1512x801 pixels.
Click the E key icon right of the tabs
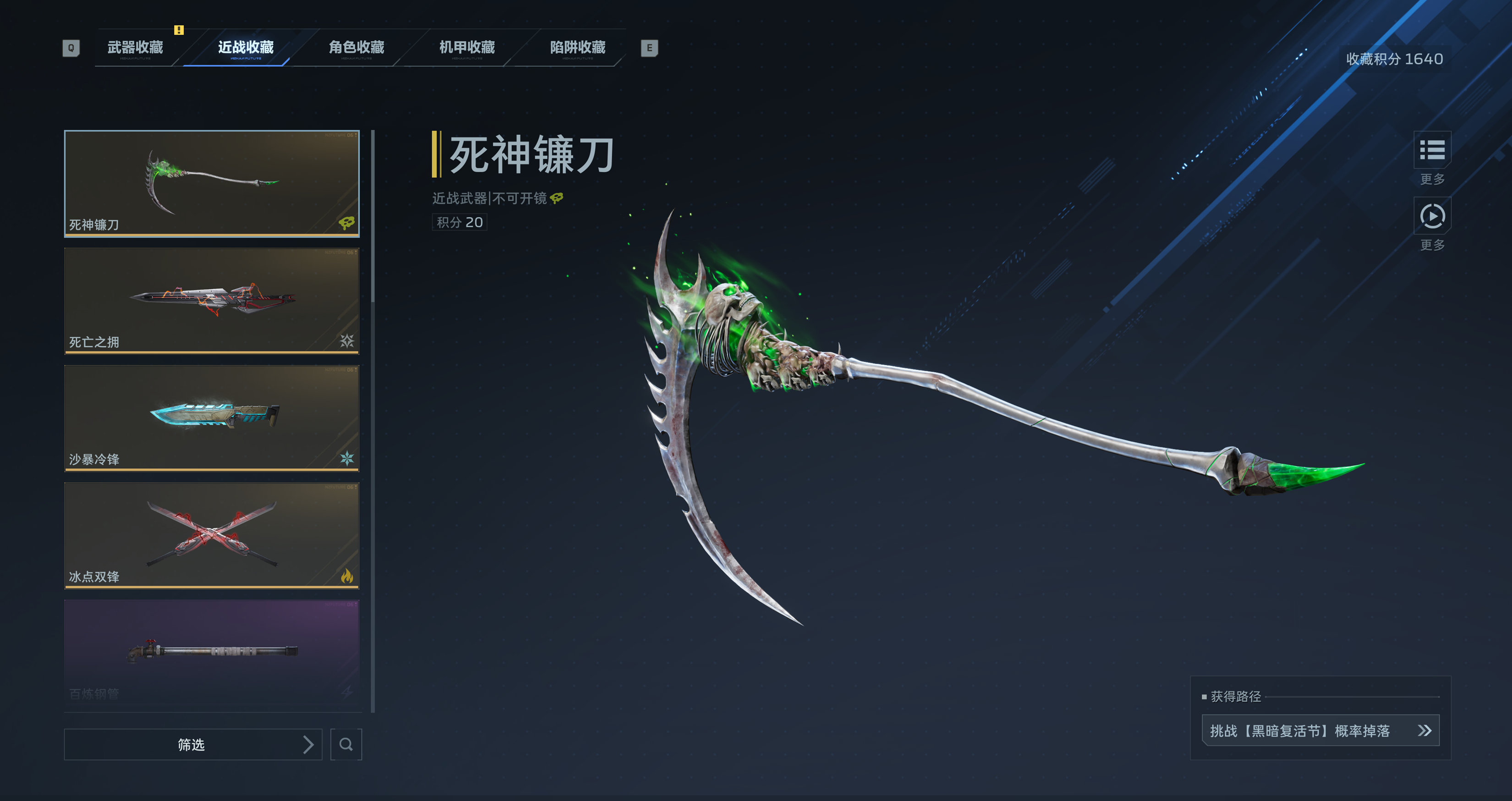click(x=649, y=49)
